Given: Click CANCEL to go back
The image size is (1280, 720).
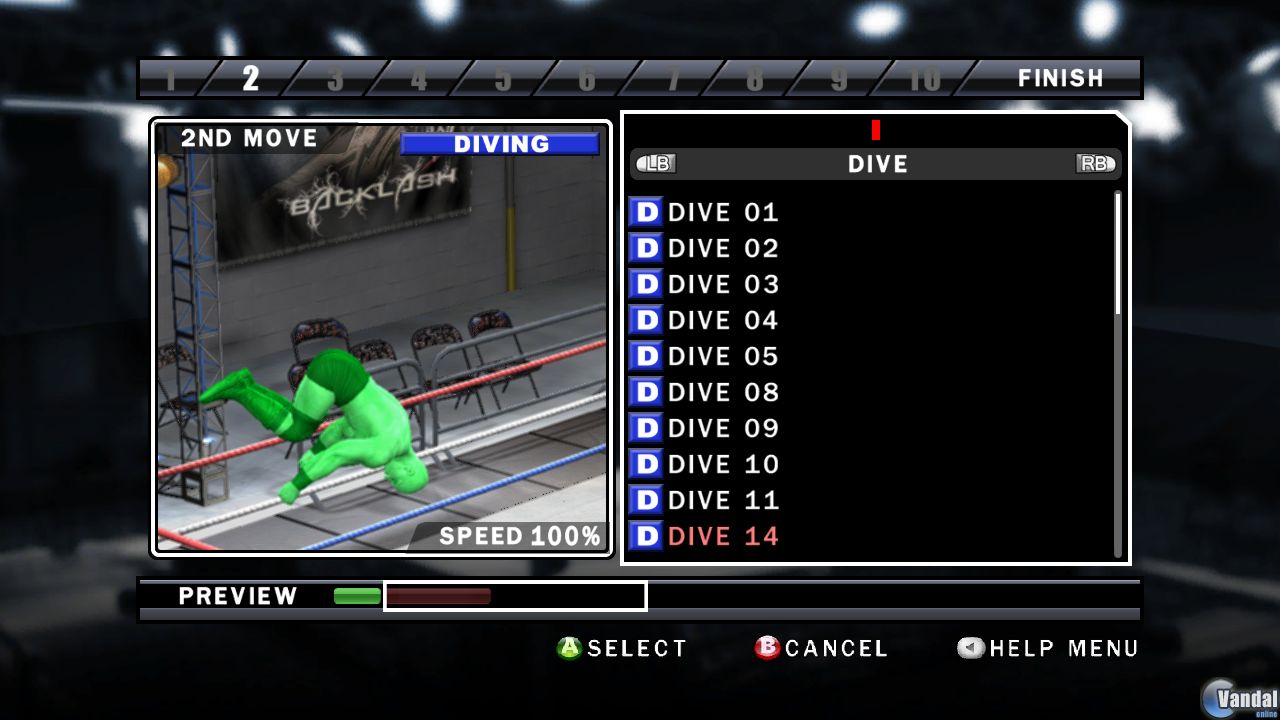Looking at the screenshot, I should click(838, 648).
